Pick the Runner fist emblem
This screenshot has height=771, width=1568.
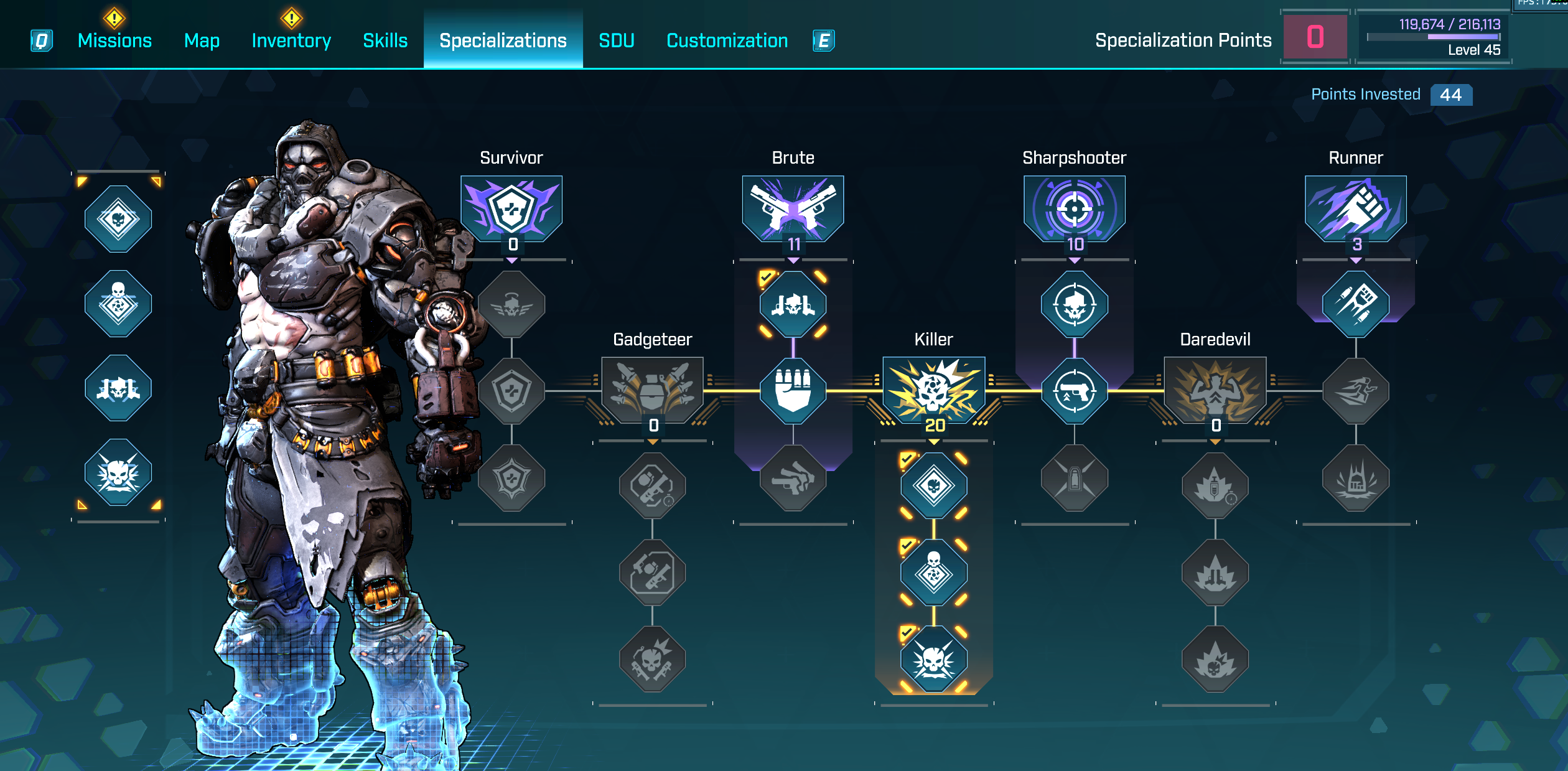(1355, 208)
